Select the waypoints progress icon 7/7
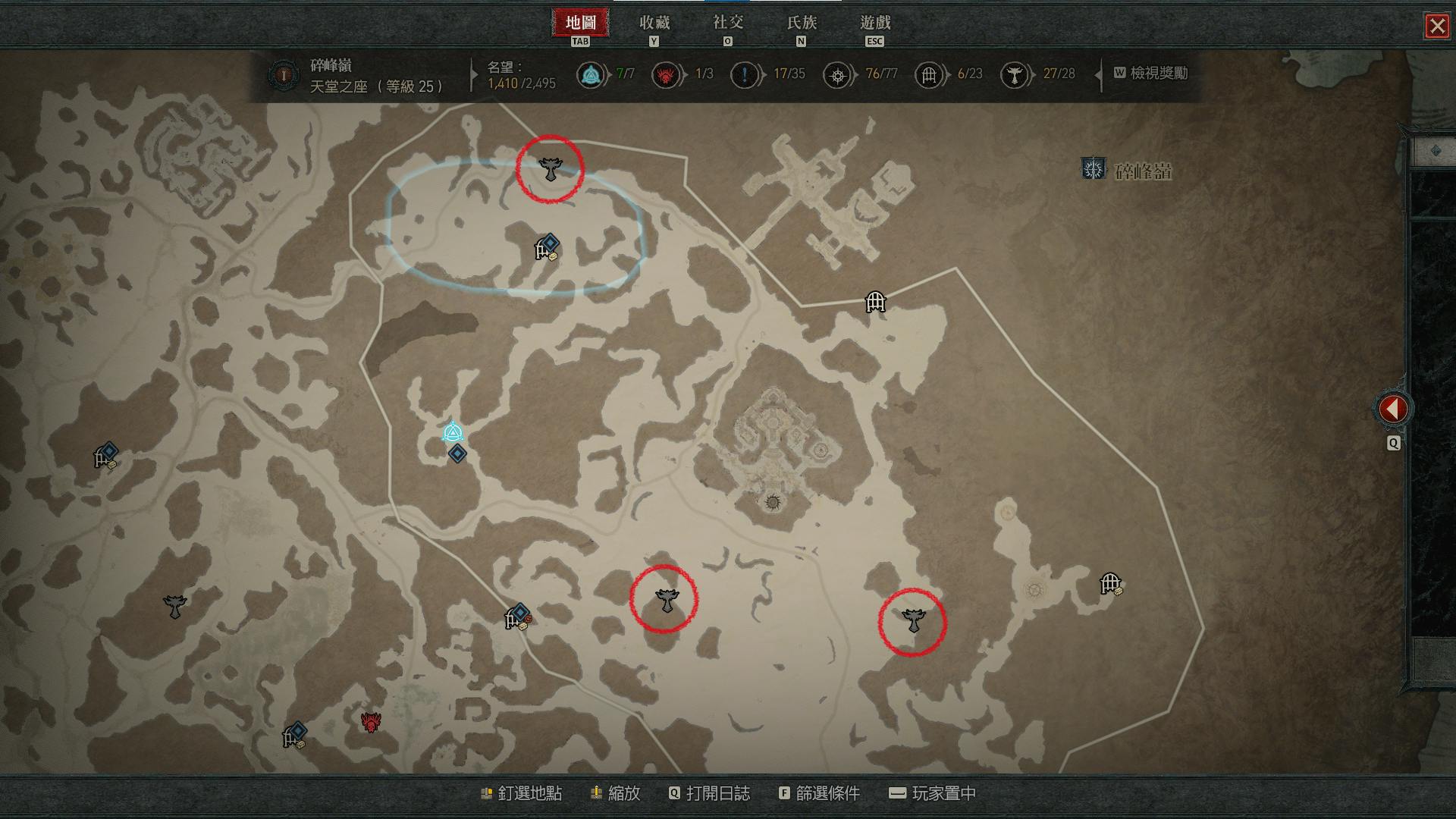Screen dimensions: 1456x819 [590, 75]
